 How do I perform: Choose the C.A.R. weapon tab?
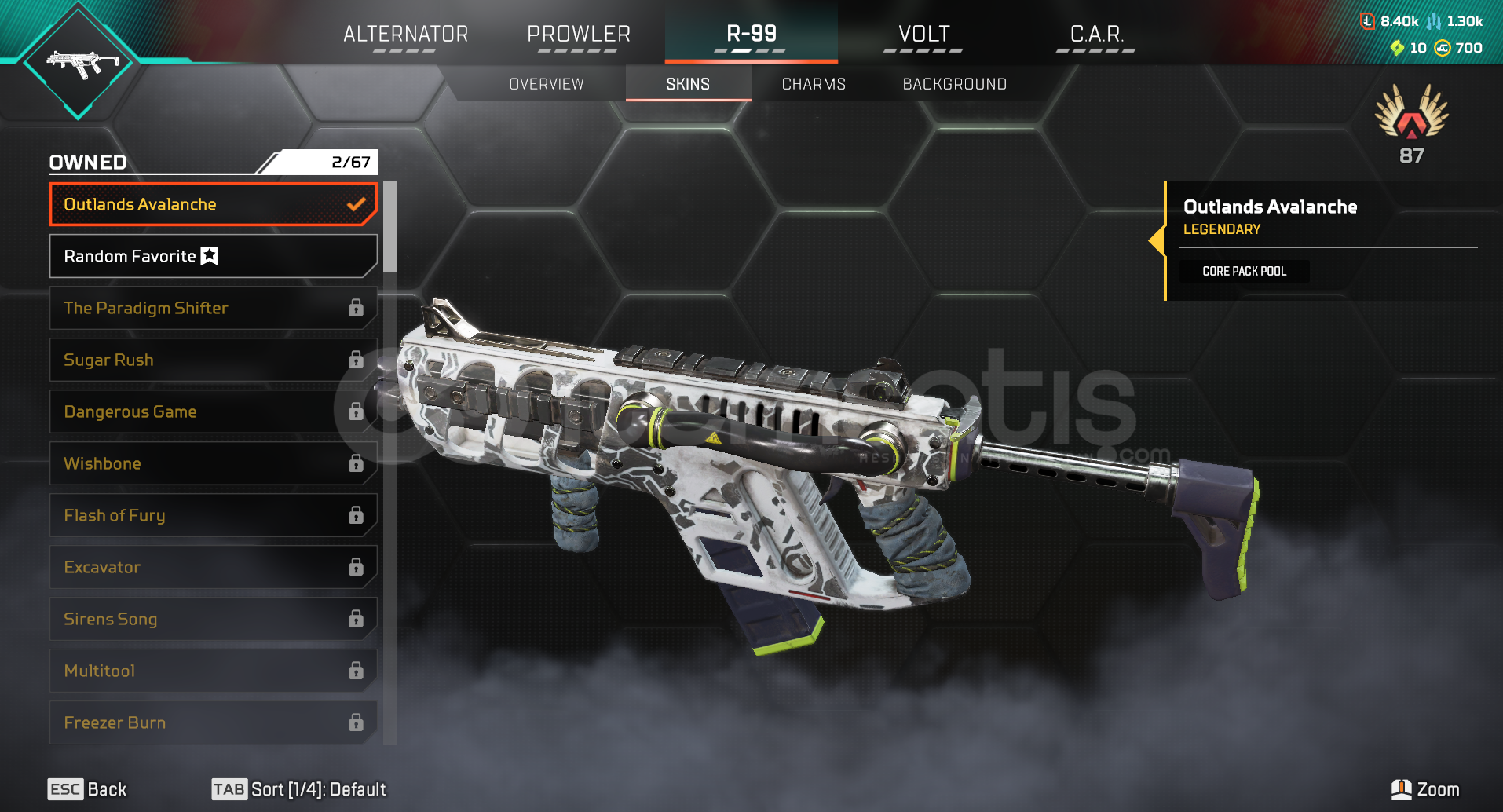pyautogui.click(x=1096, y=35)
